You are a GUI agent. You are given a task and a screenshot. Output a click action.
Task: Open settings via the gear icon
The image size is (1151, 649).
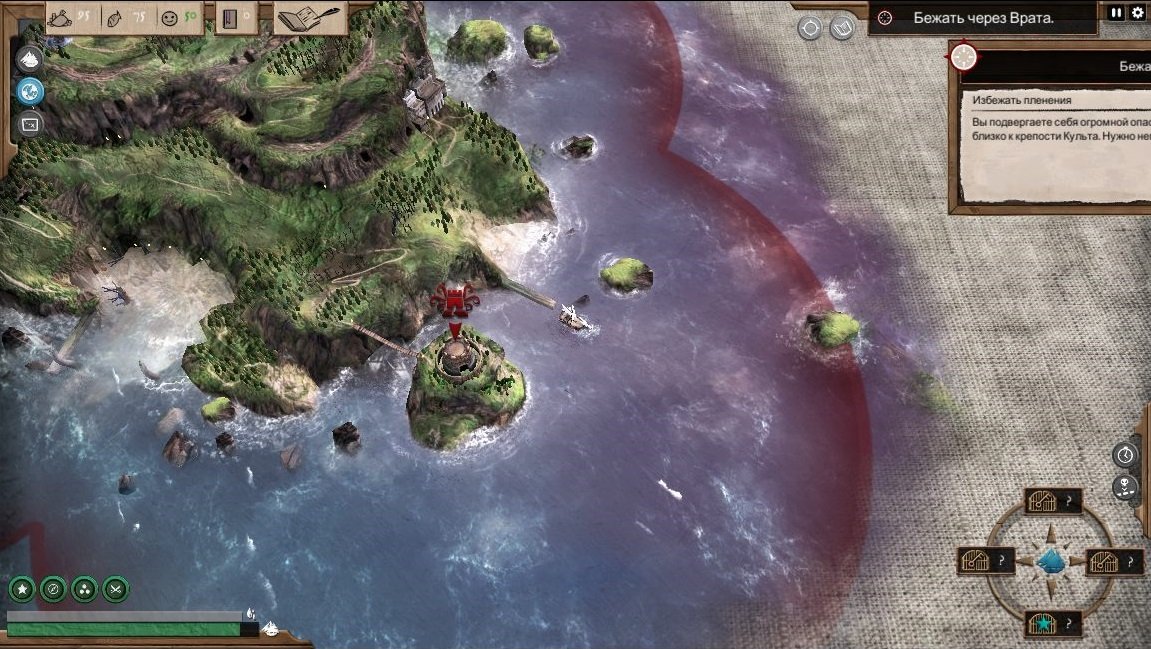[x=1137, y=13]
